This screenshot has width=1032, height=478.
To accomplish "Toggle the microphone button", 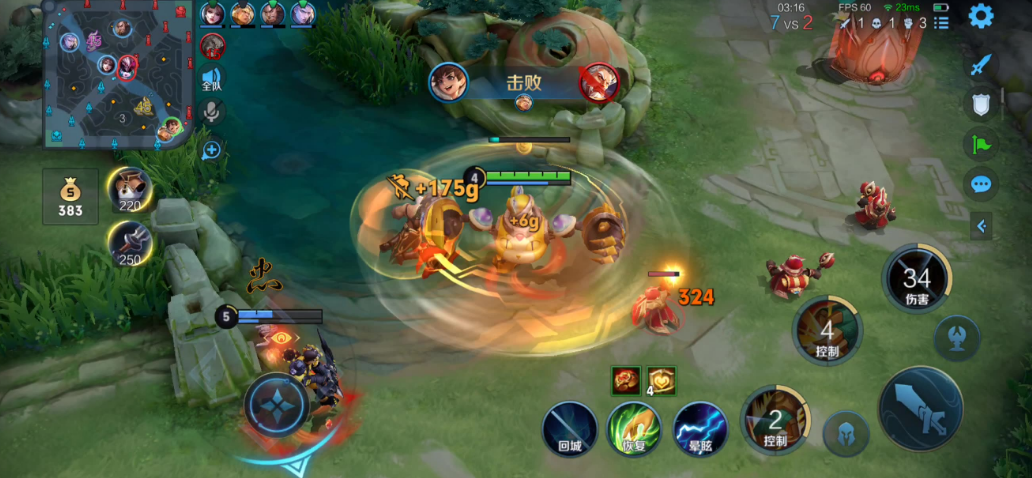I will pos(211,112).
